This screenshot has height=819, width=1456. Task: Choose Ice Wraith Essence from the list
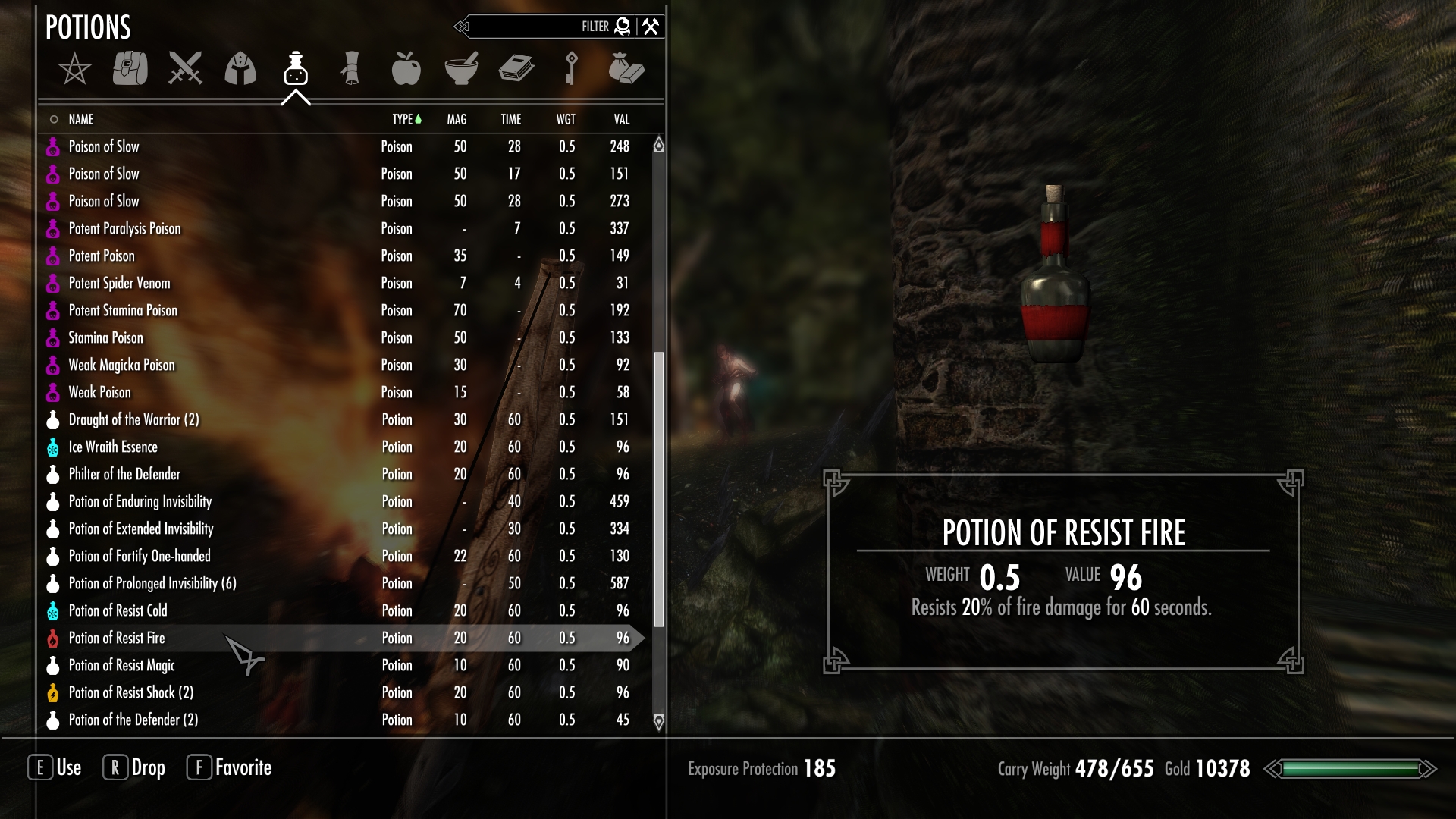(x=113, y=447)
